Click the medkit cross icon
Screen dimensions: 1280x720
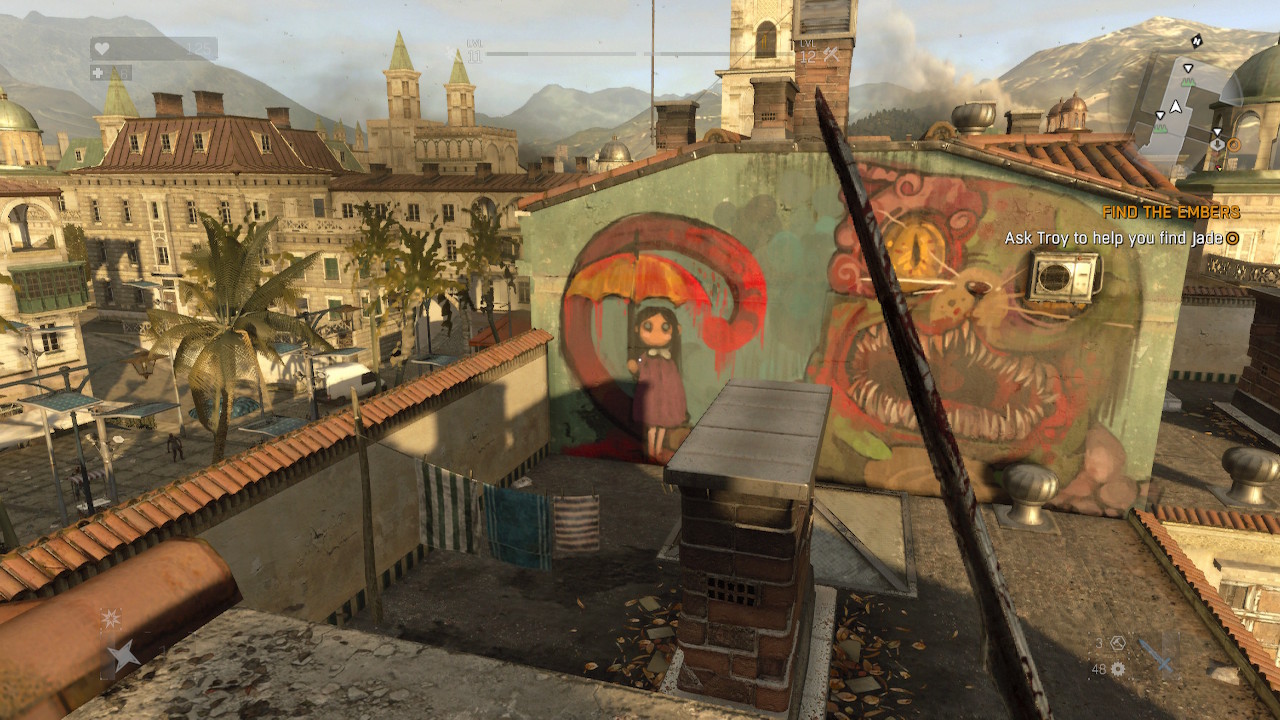pos(98,72)
